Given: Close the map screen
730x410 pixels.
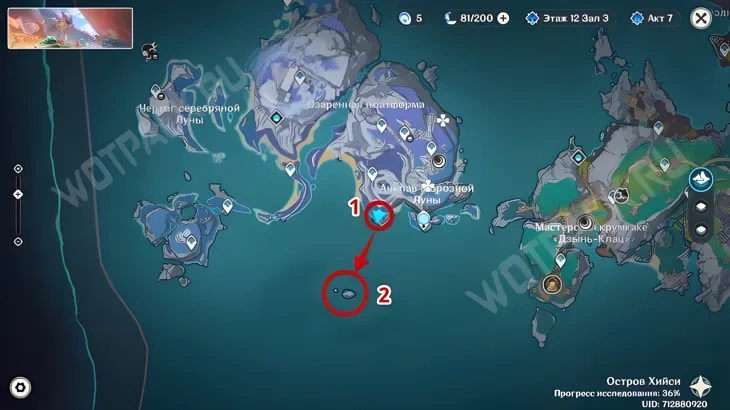Looking at the screenshot, I should click(x=702, y=18).
